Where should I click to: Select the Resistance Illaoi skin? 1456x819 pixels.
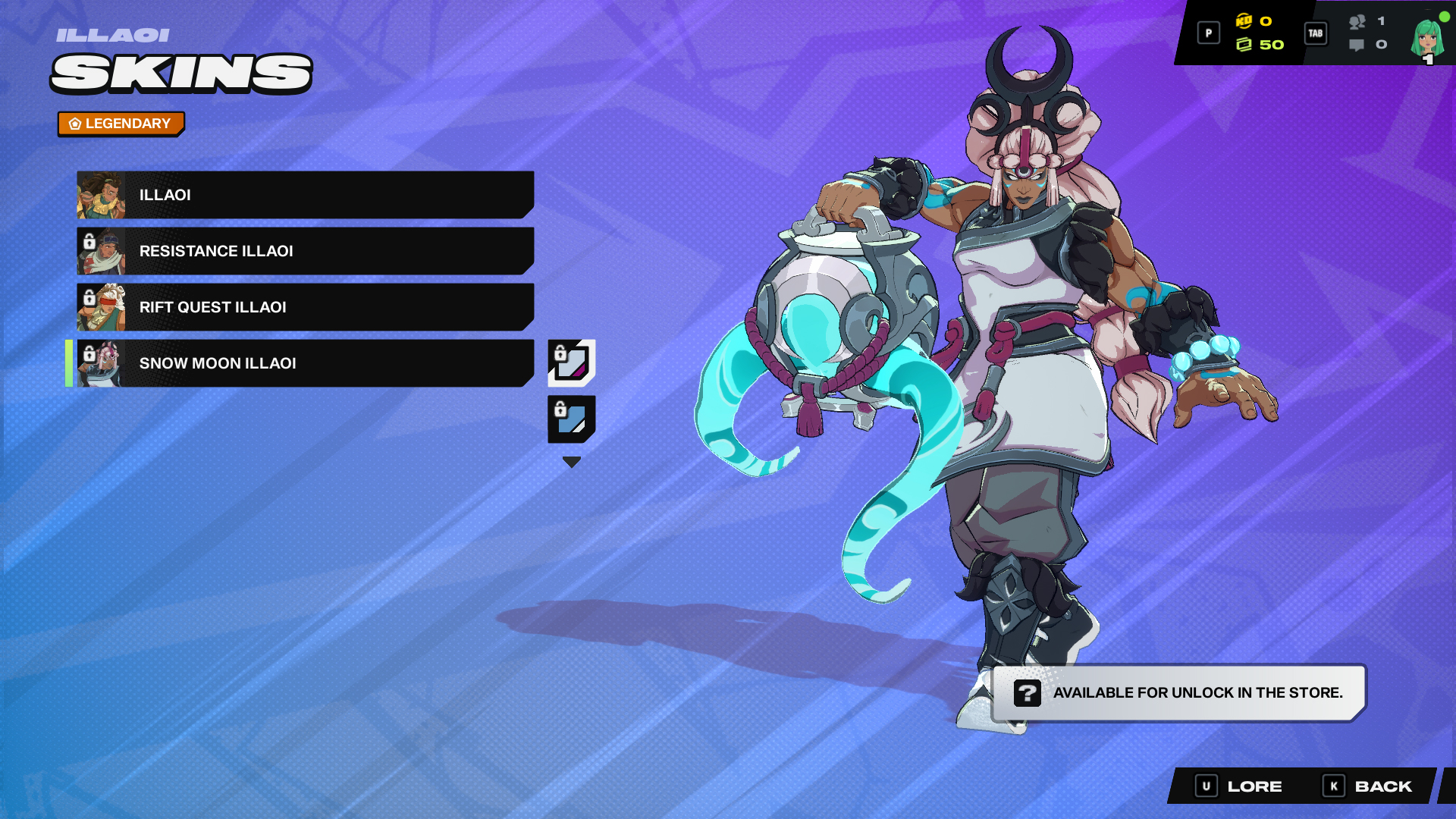[x=303, y=251]
